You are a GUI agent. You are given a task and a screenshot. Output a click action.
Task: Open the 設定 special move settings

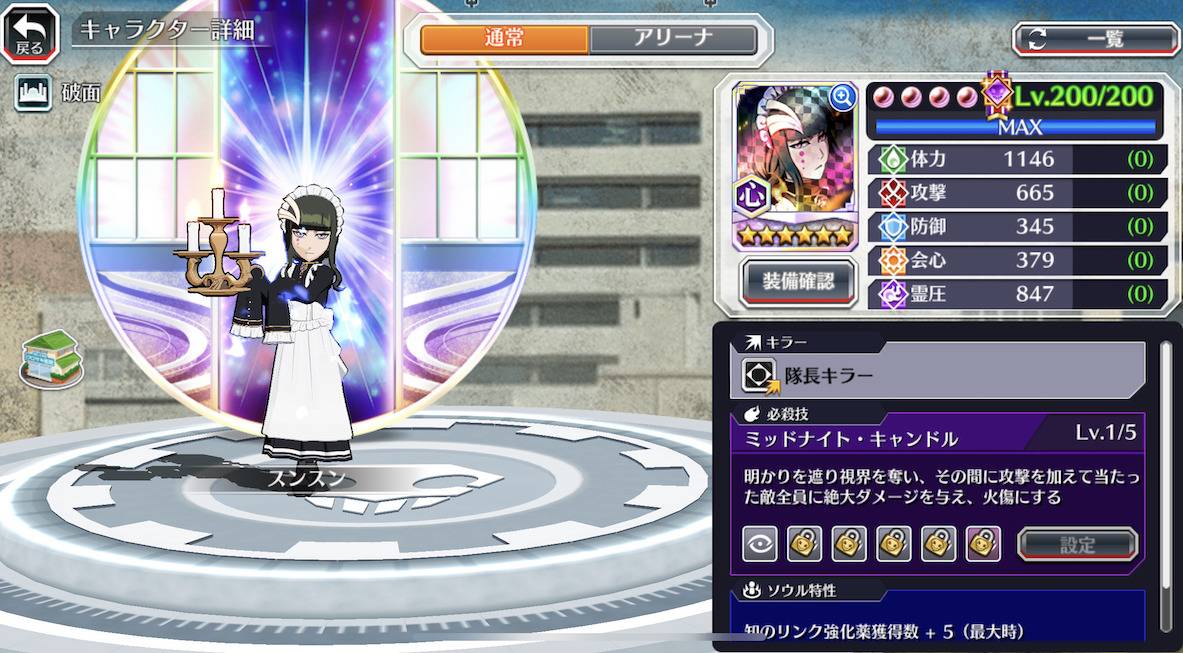[x=1077, y=545]
